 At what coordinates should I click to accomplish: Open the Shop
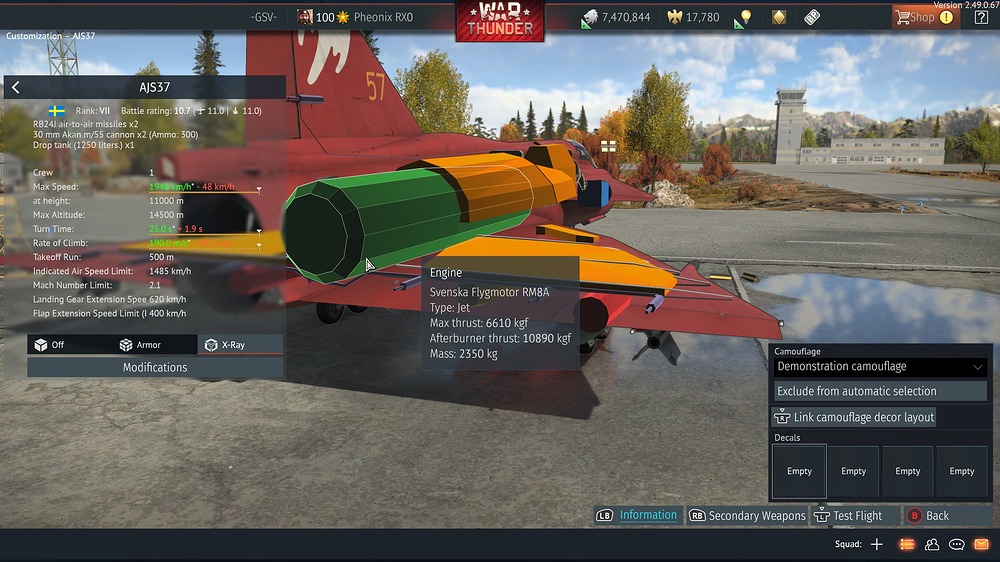[923, 17]
